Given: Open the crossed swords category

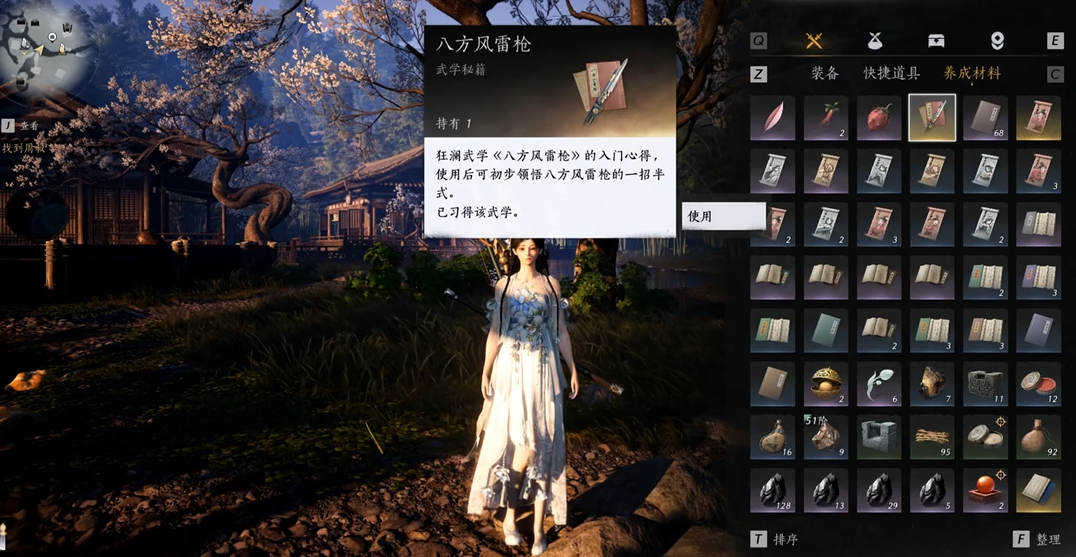Looking at the screenshot, I should 814,41.
